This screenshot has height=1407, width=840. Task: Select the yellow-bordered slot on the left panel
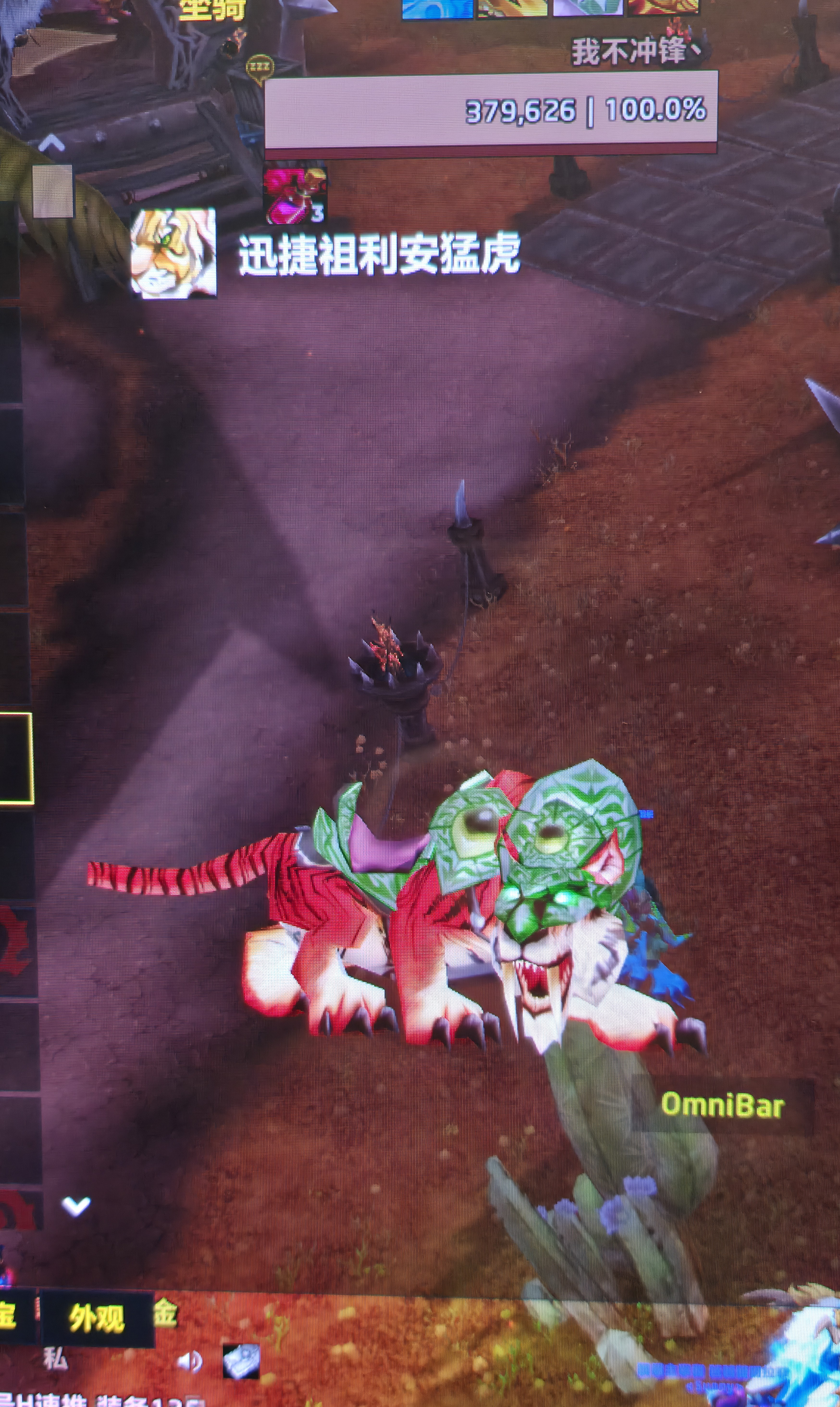[x=16, y=758]
